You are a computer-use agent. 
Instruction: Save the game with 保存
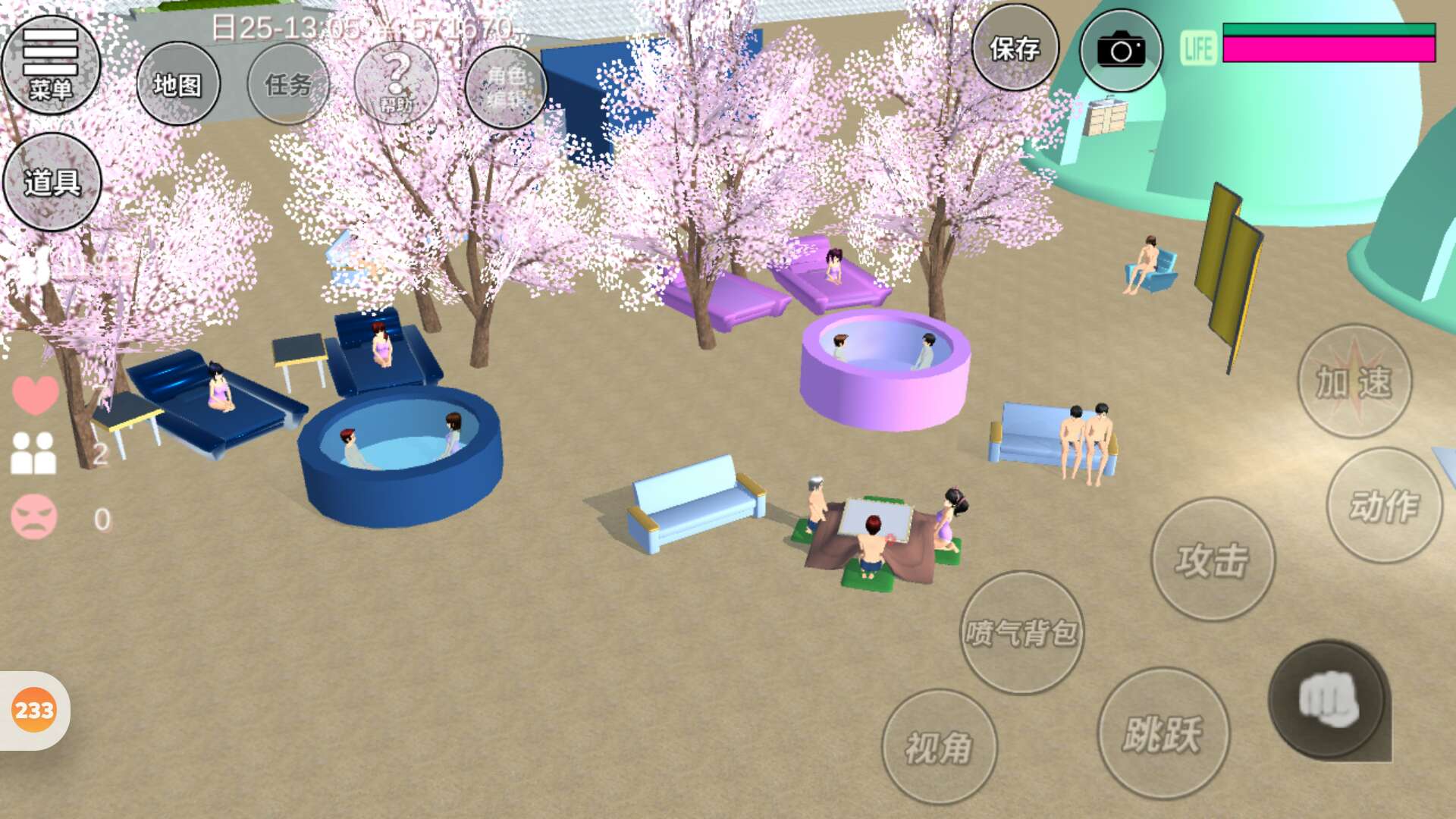click(x=1015, y=49)
